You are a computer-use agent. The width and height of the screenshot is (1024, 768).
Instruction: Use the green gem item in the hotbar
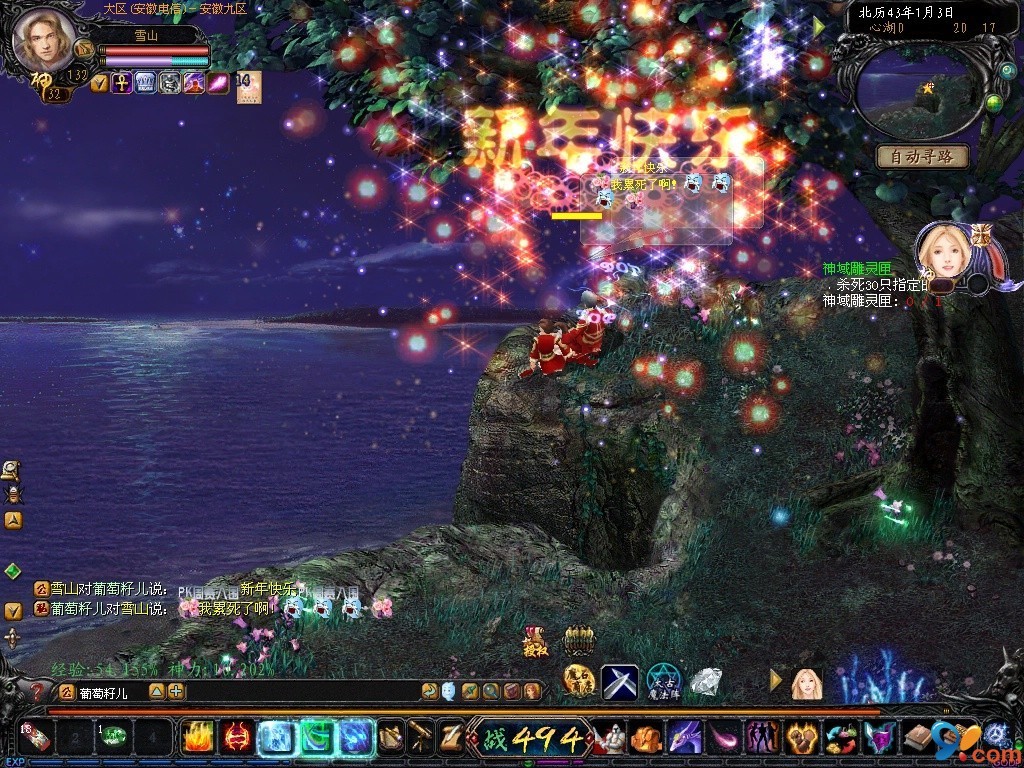113,739
